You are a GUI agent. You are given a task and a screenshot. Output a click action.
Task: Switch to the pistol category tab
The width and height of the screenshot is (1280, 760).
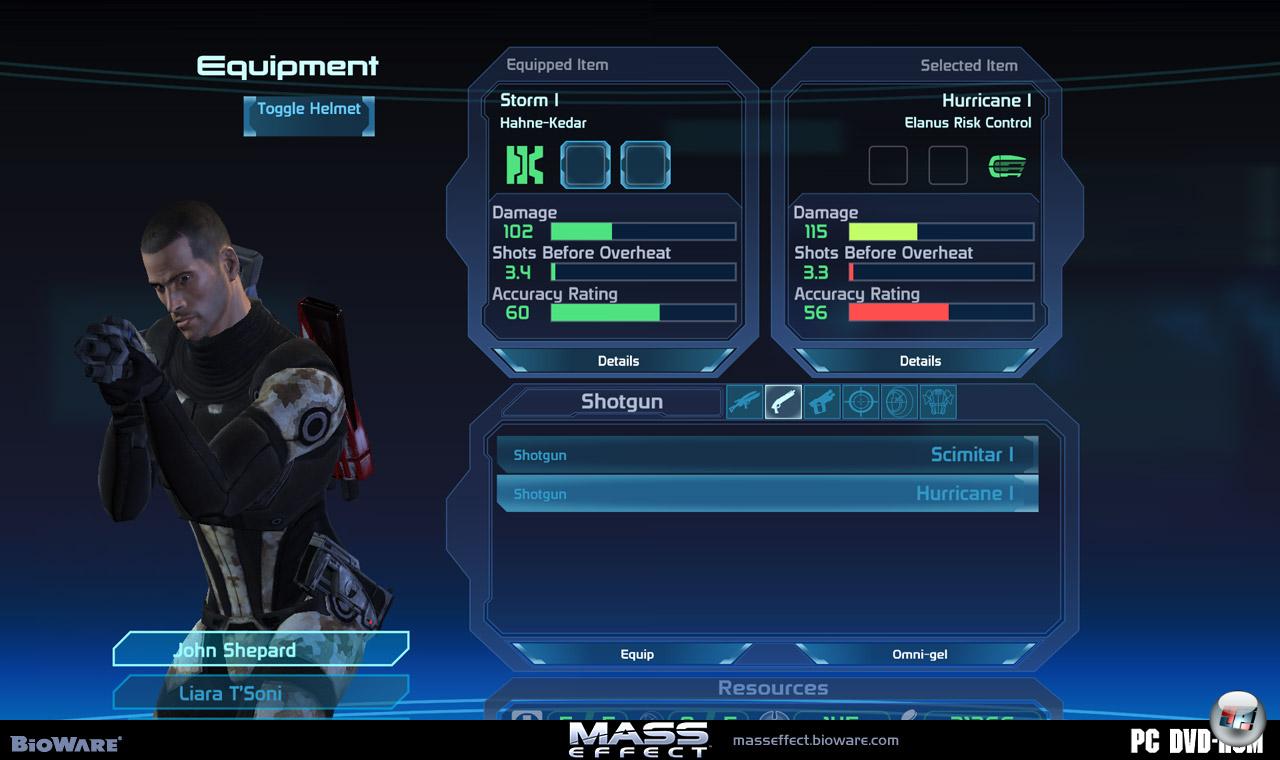point(822,402)
